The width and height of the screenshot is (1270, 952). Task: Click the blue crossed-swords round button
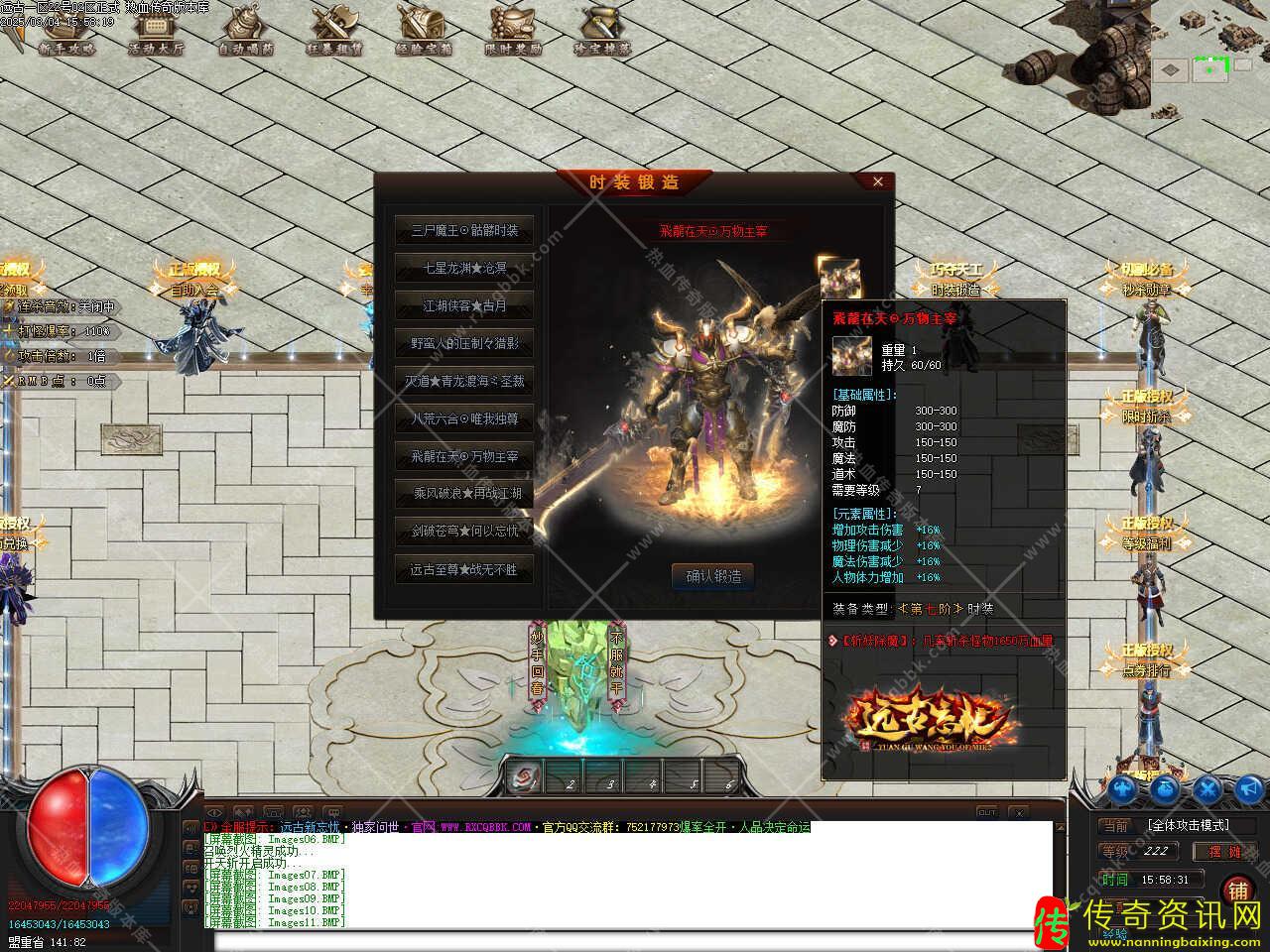[x=1207, y=789]
